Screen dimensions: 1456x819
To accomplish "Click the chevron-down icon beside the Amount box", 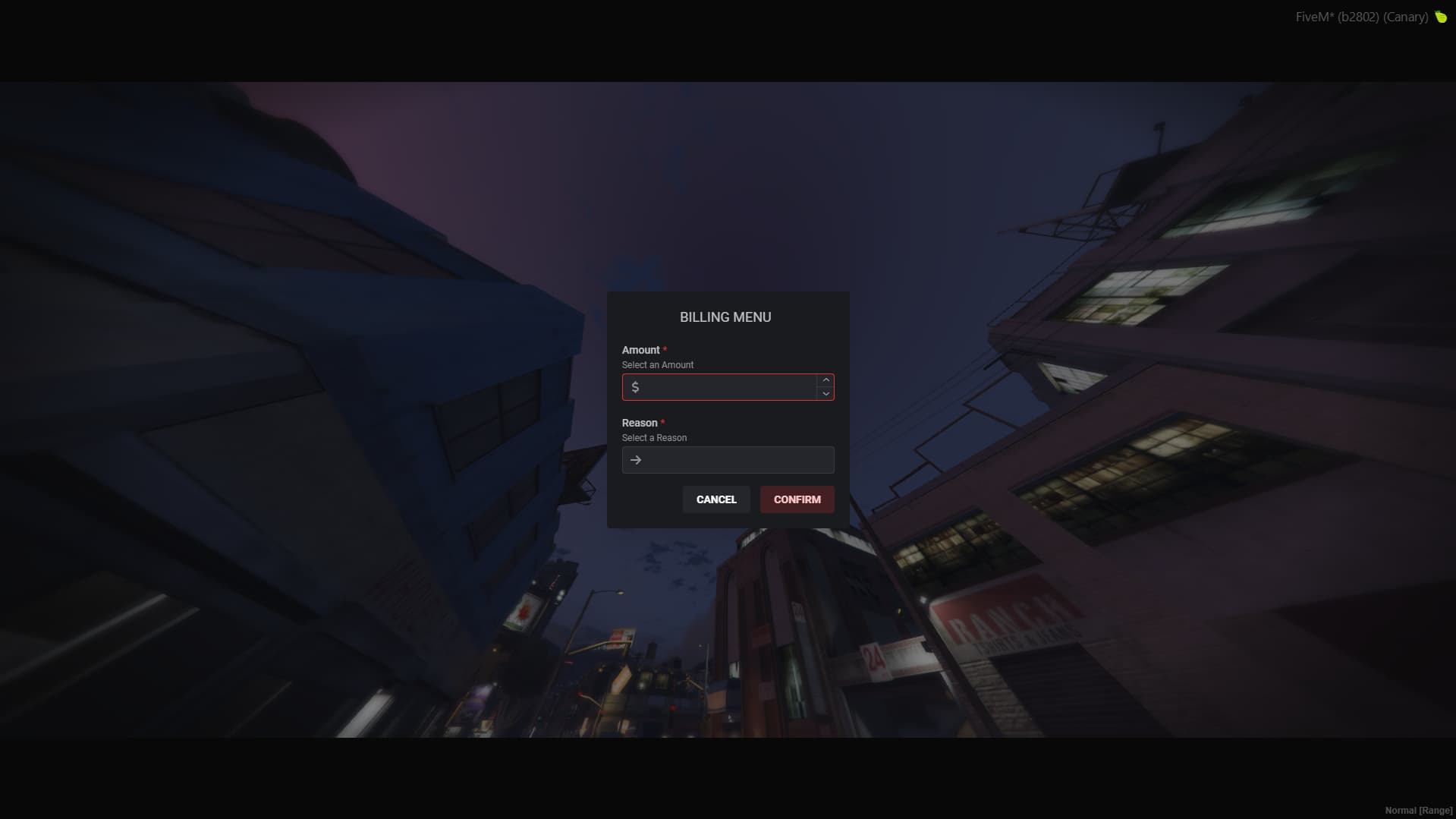I will coord(825,393).
